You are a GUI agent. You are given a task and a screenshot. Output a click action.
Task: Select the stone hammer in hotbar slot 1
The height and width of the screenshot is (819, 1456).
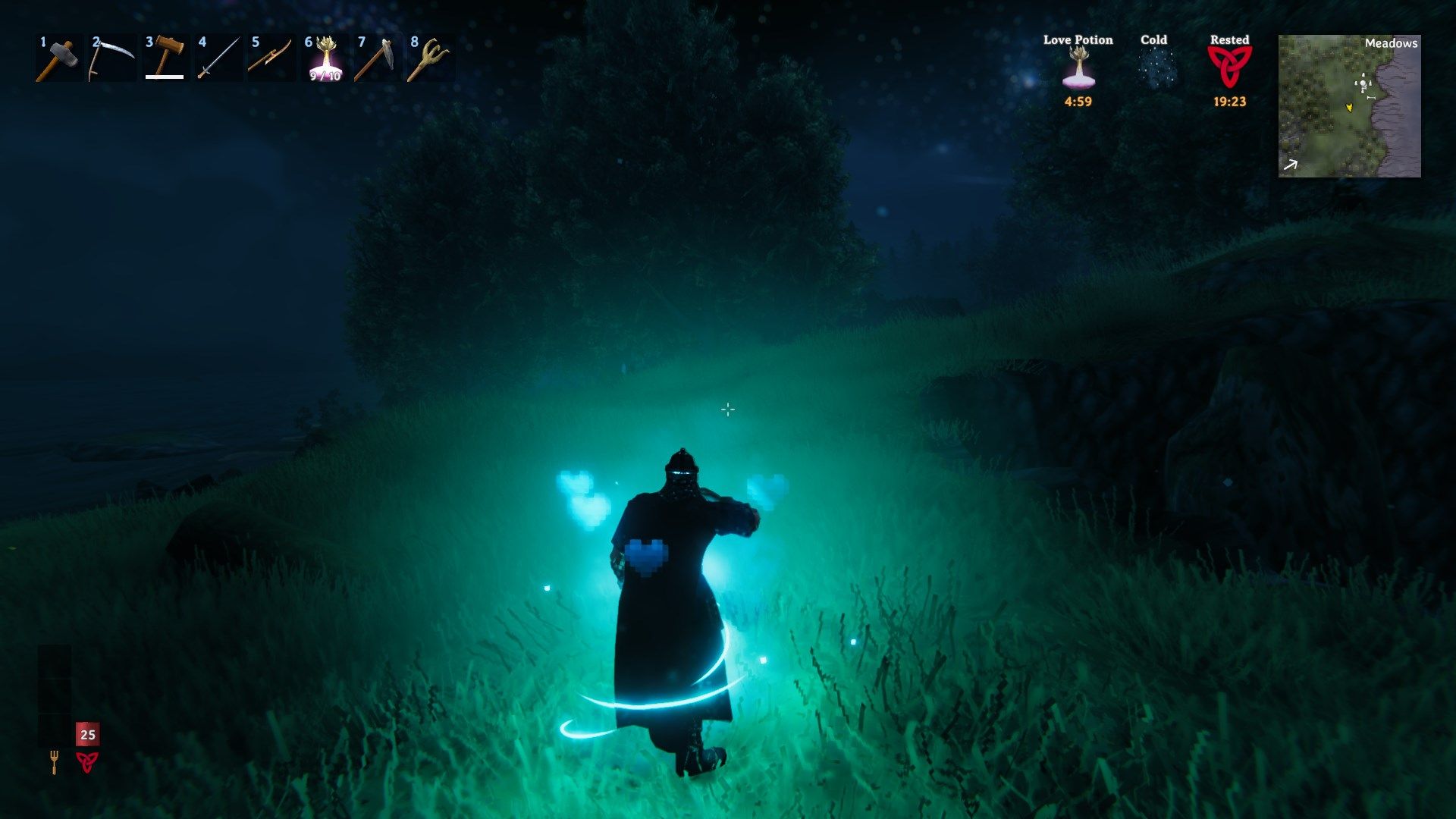(58, 58)
